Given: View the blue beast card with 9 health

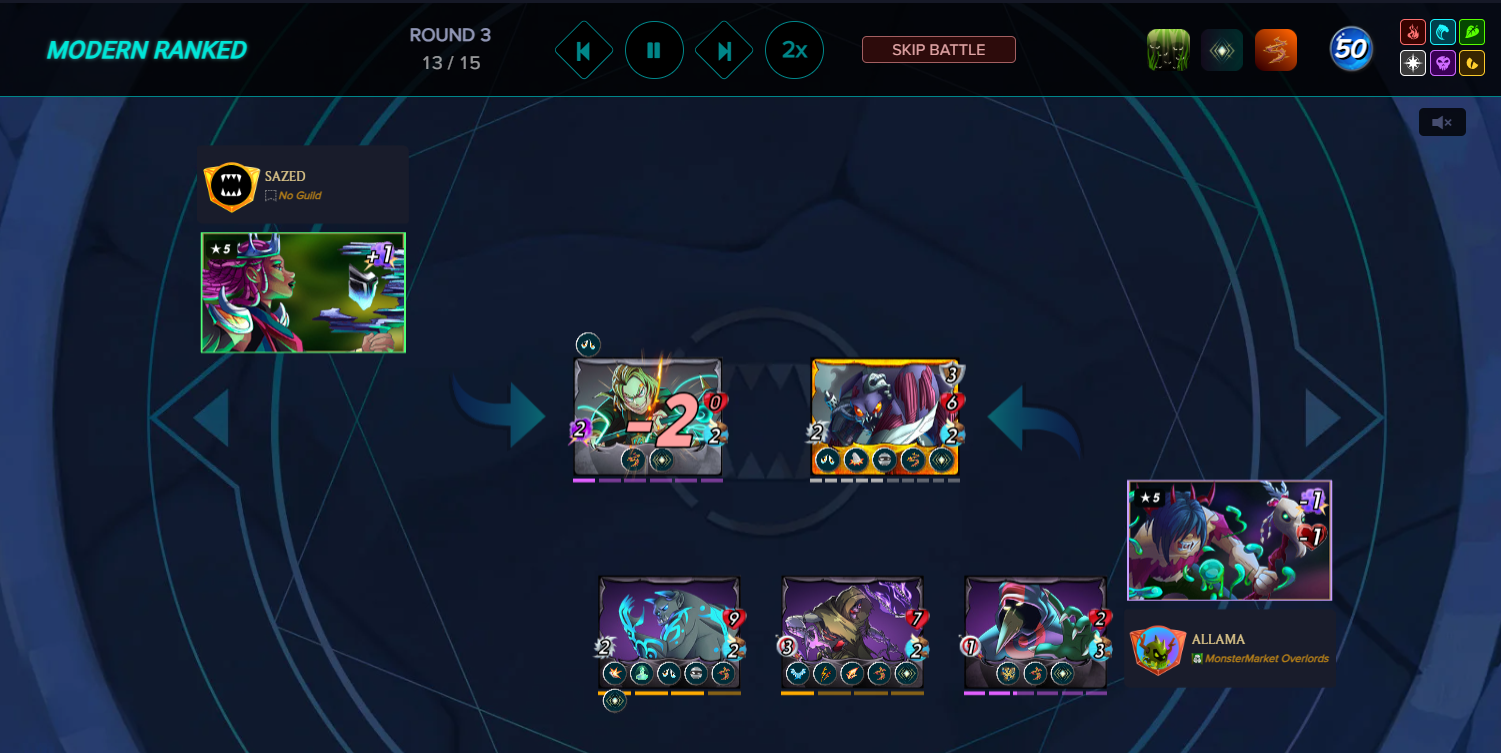Looking at the screenshot, I should (x=669, y=633).
